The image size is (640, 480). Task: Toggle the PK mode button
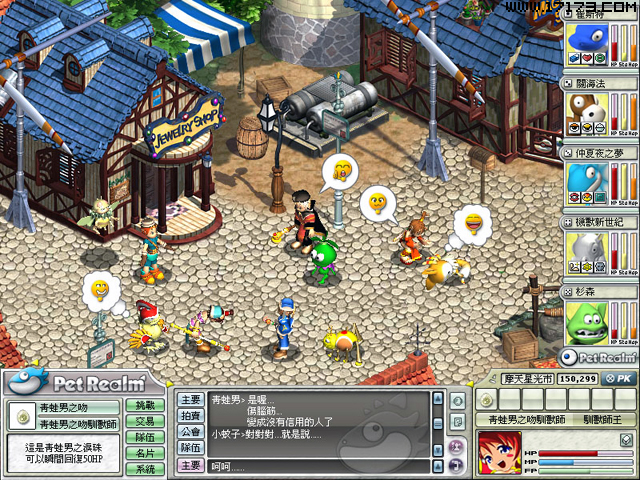[620, 379]
